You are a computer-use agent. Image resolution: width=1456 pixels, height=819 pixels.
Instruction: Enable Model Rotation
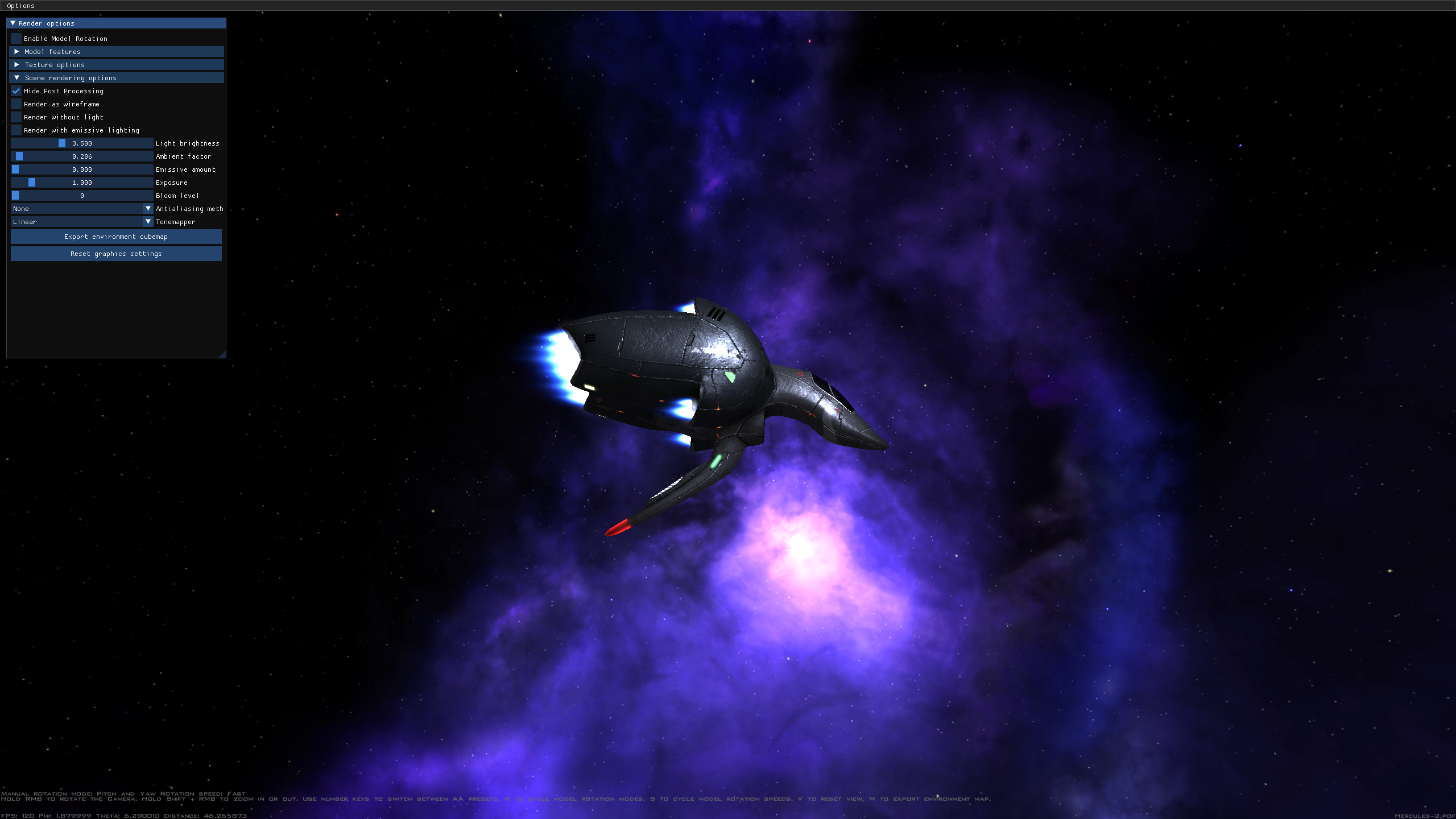click(x=16, y=38)
